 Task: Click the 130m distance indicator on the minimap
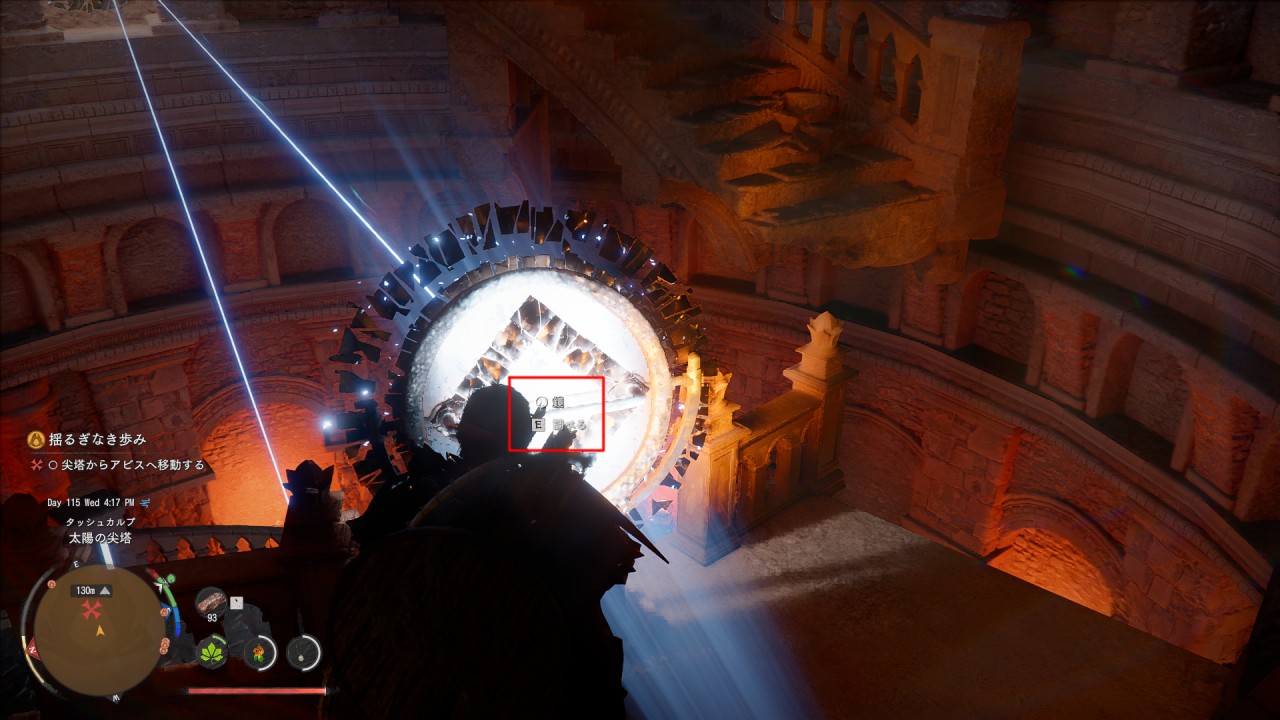89,591
